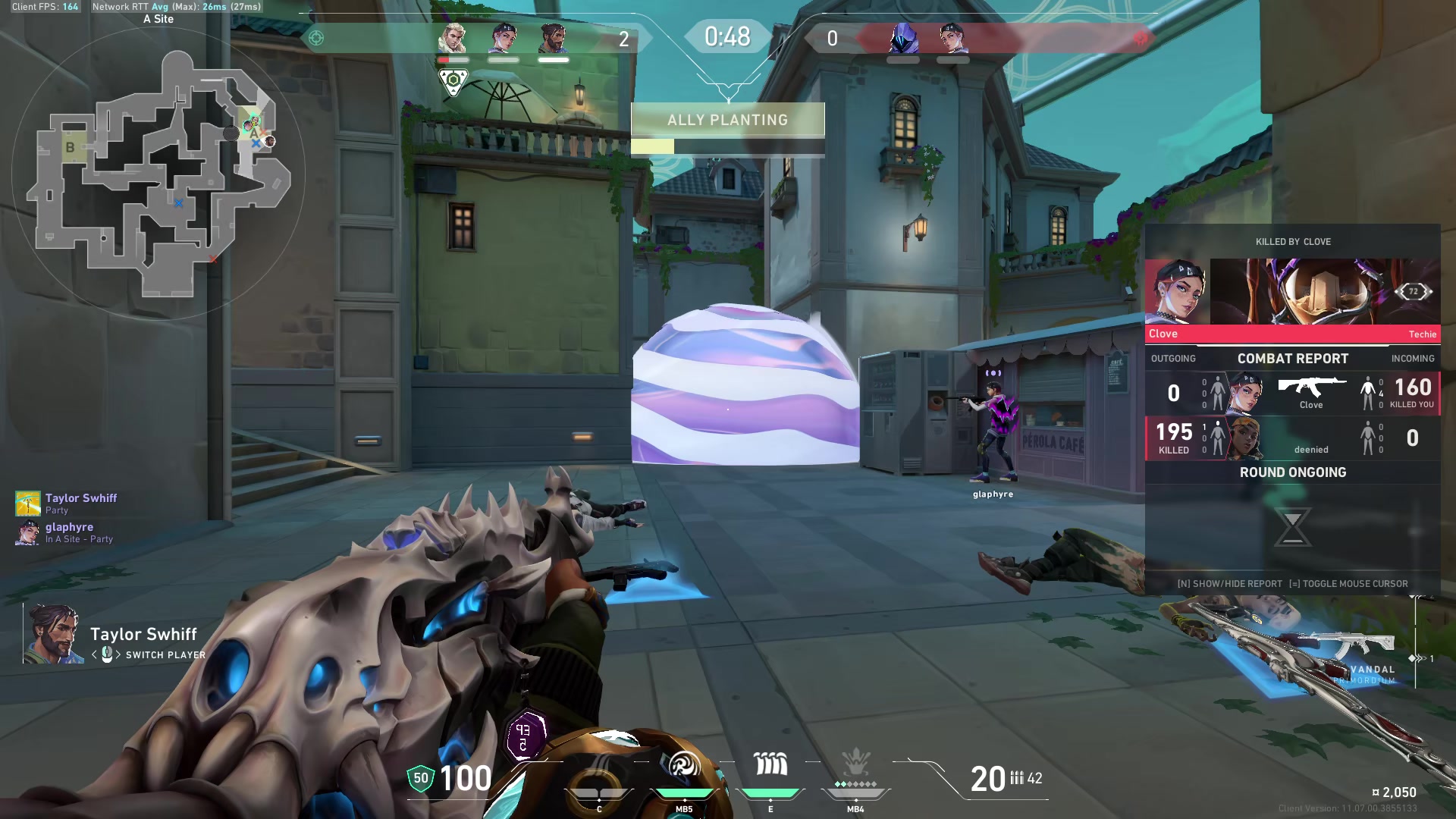
Task: Select the hooded Omen enemy portrait
Action: (x=903, y=38)
